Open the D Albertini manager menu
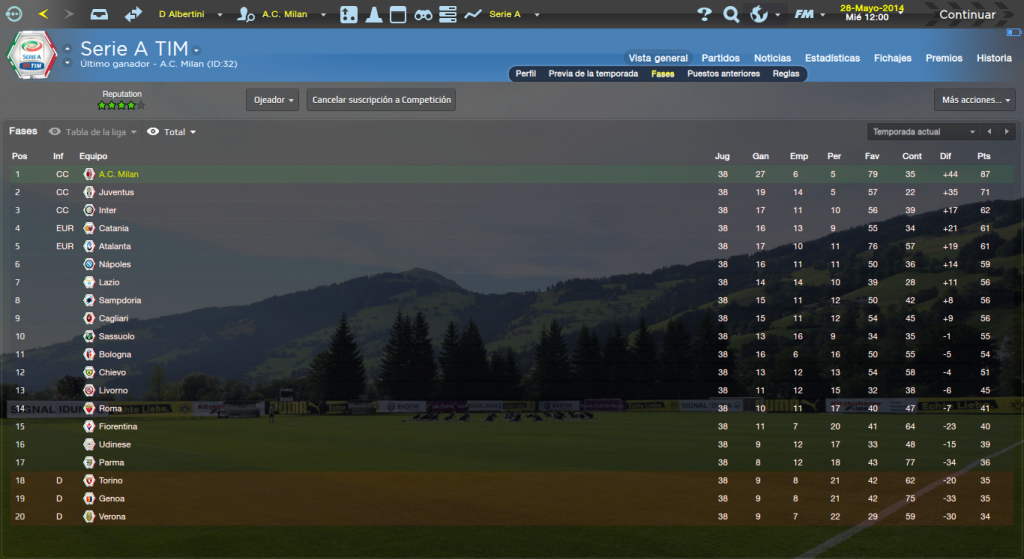The width and height of the screenshot is (1024, 559). coord(190,15)
